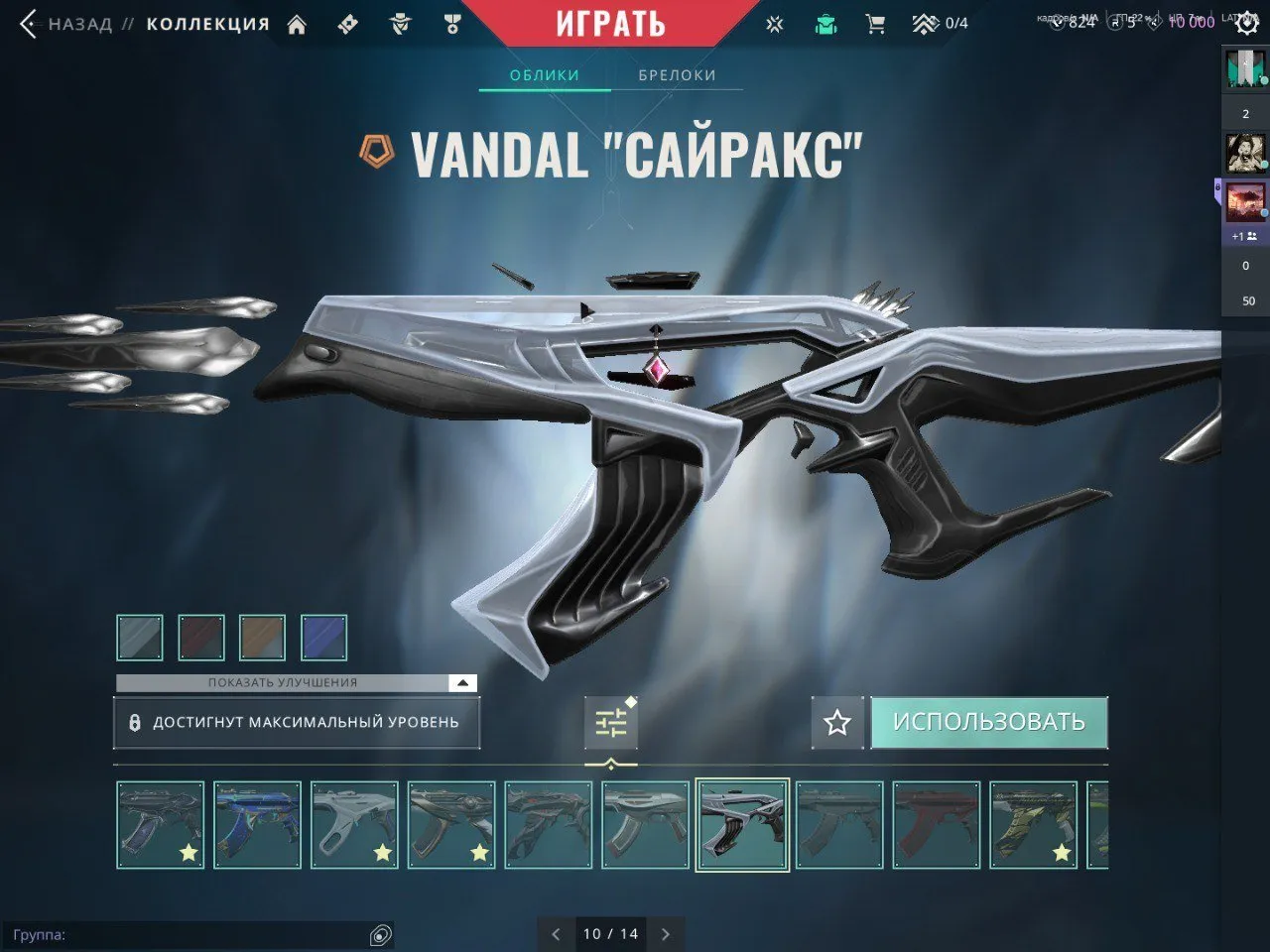The image size is (1270, 952).
Task: Click the agents silhouette icon
Action: (x=400, y=23)
